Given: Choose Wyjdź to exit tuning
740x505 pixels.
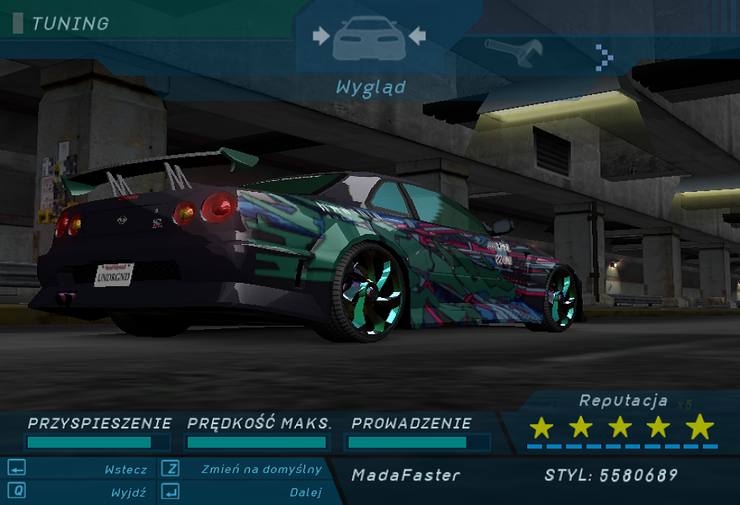Looking at the screenshot, I should 129,492.
